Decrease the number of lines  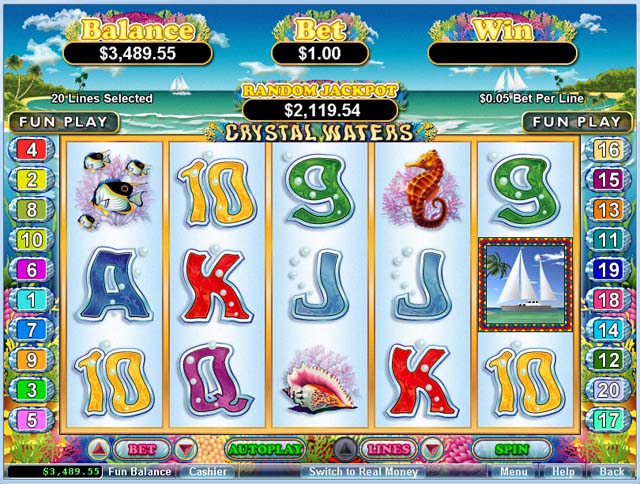pos(430,449)
